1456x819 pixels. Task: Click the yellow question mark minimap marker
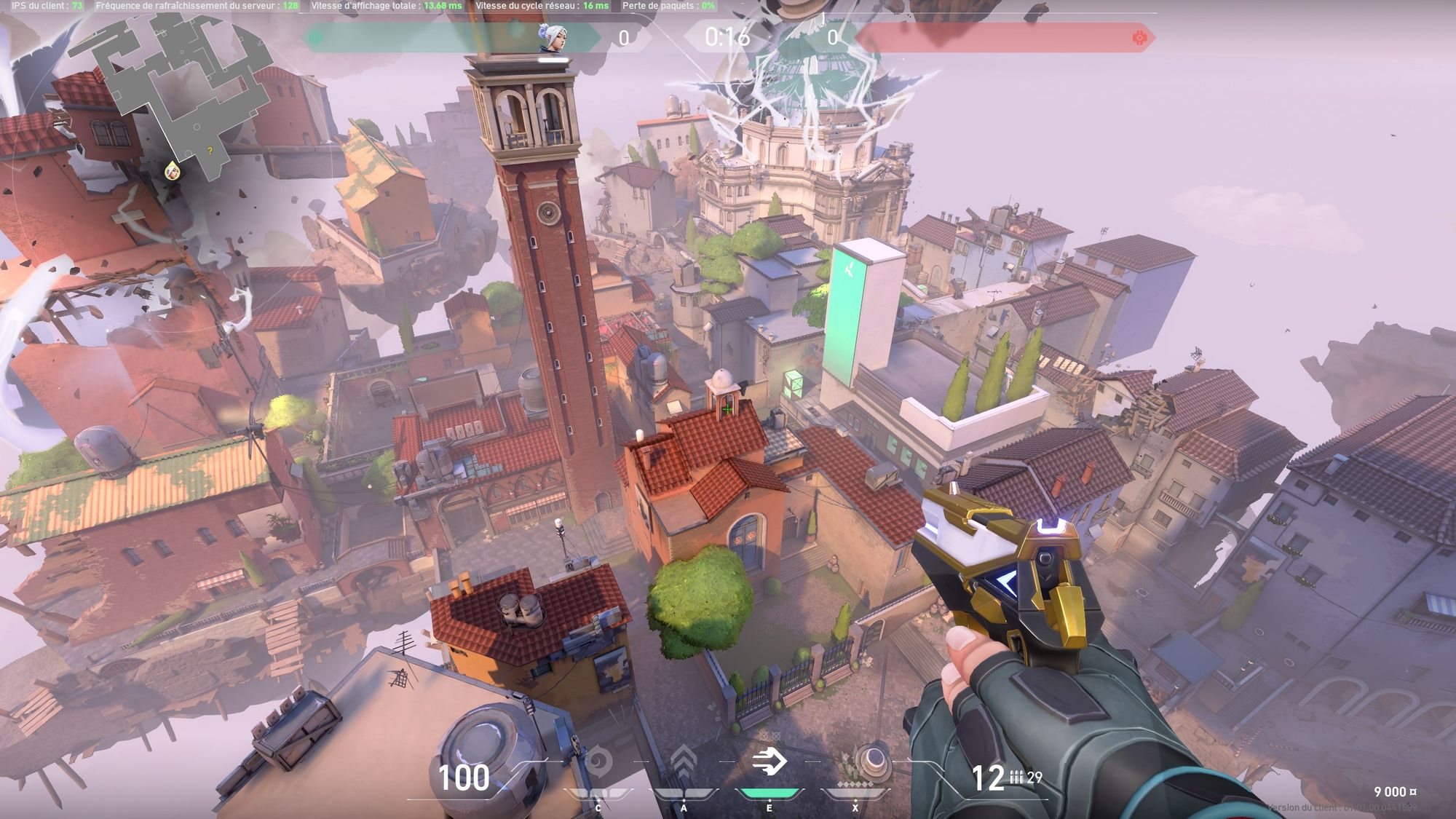click(210, 151)
